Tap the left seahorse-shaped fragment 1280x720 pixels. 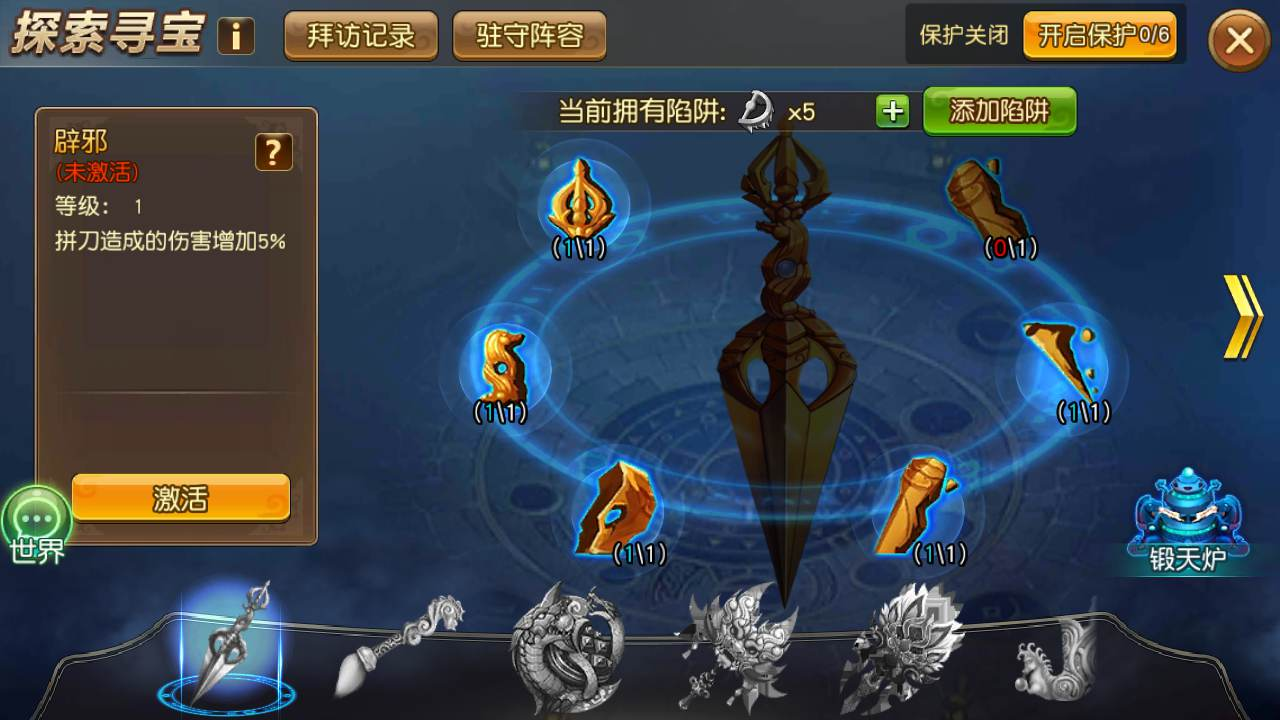click(x=505, y=365)
